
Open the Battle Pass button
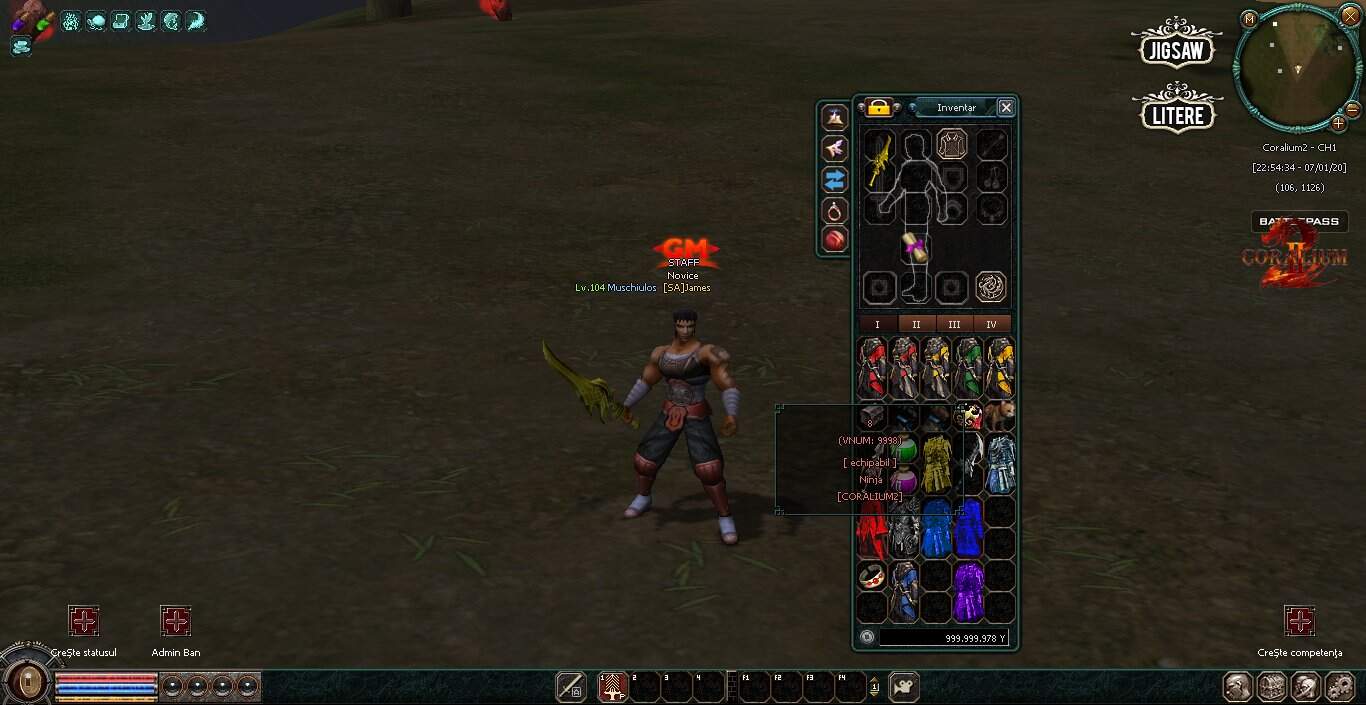(1299, 222)
